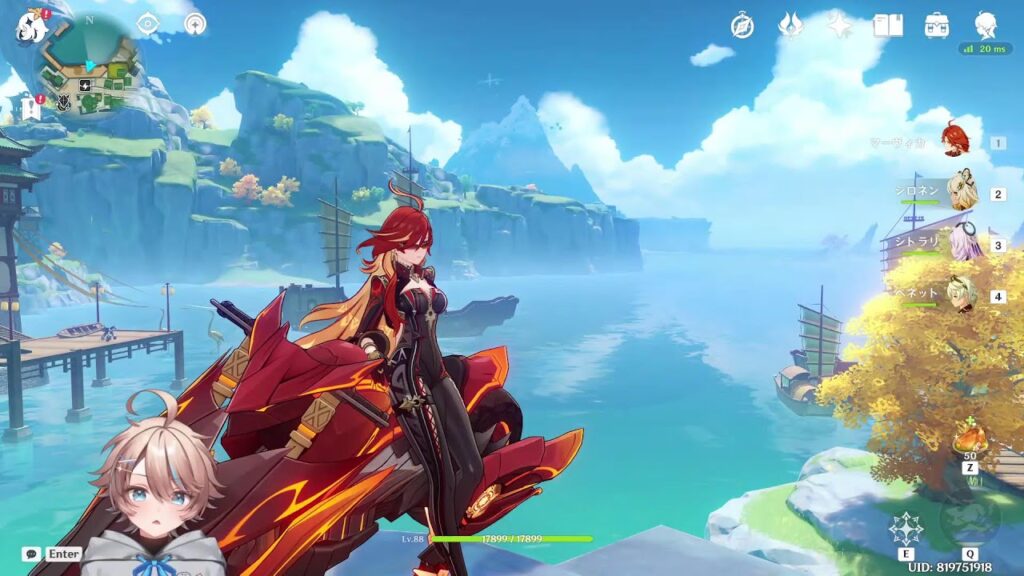
Task: Open the events compass icon
Action: point(742,26)
